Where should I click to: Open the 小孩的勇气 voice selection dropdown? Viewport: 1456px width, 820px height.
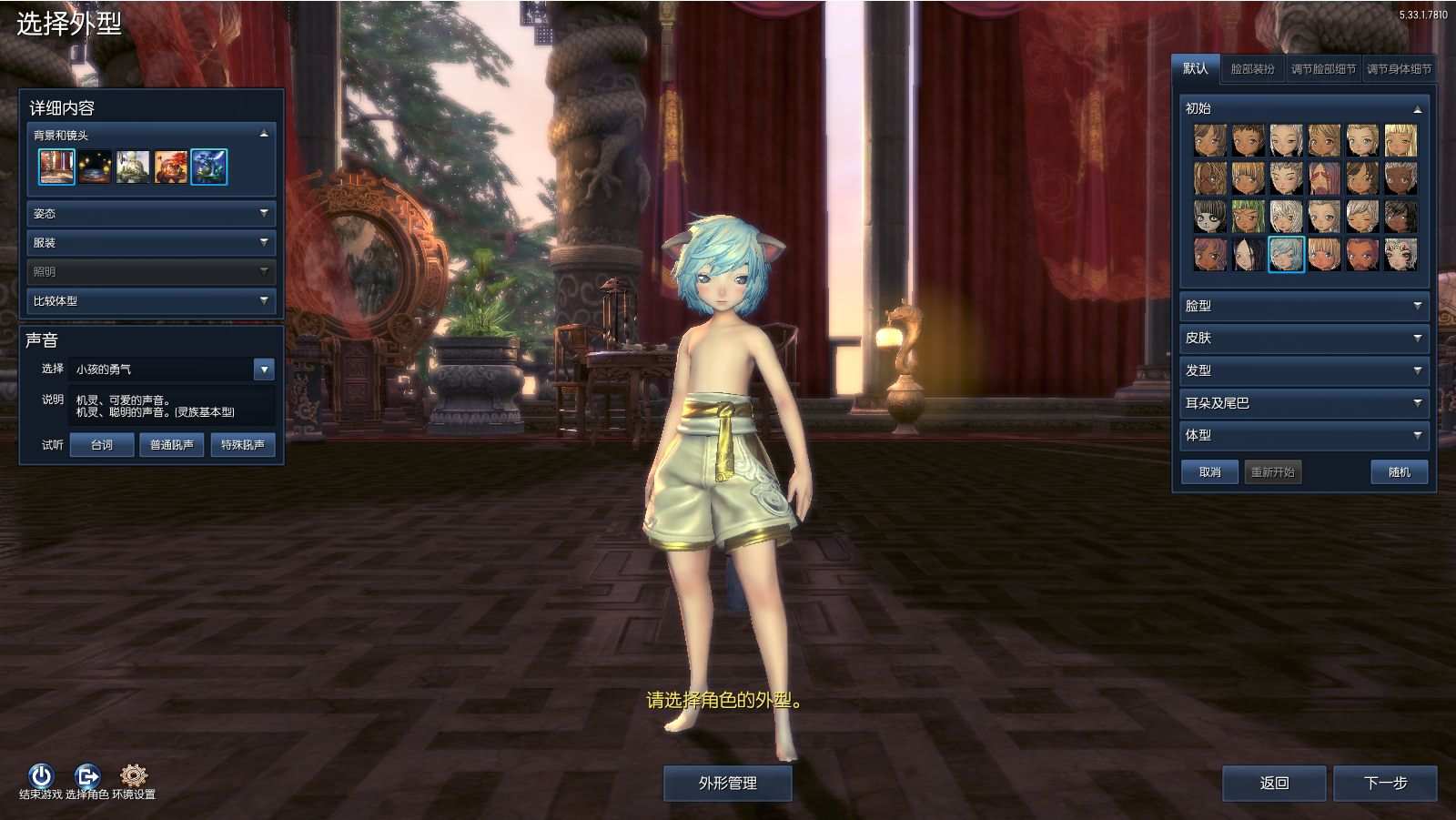click(x=263, y=370)
